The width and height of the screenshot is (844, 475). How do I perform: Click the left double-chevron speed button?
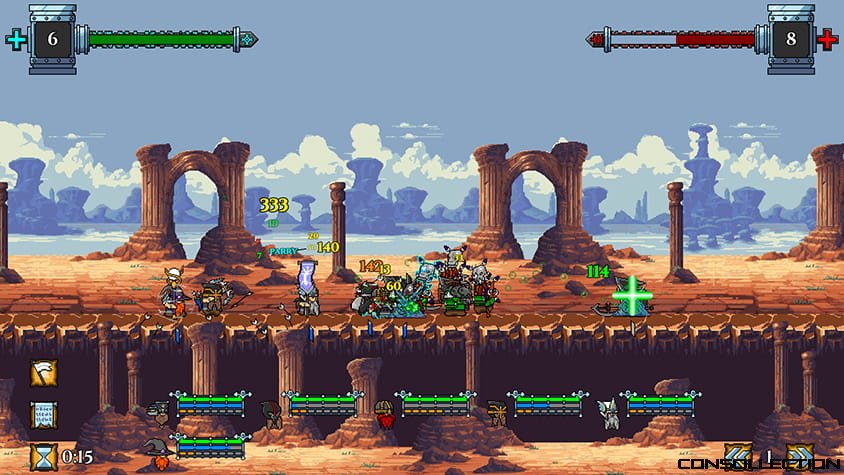(738, 456)
